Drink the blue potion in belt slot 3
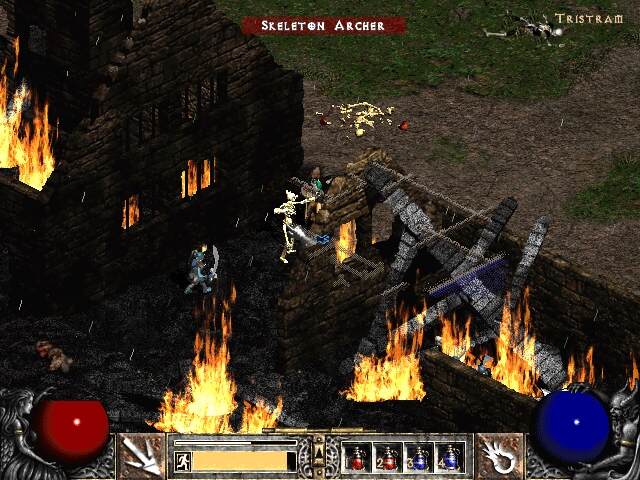640x480 pixels. click(x=419, y=458)
